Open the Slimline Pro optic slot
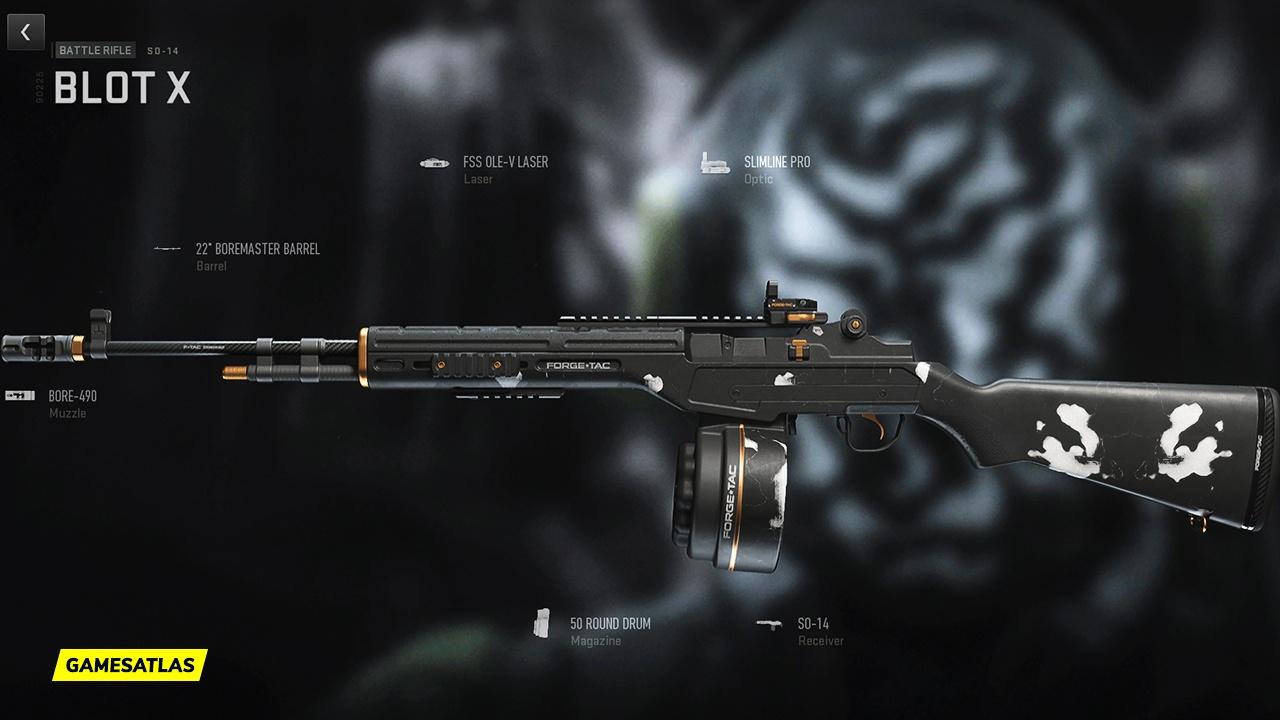 coord(776,162)
